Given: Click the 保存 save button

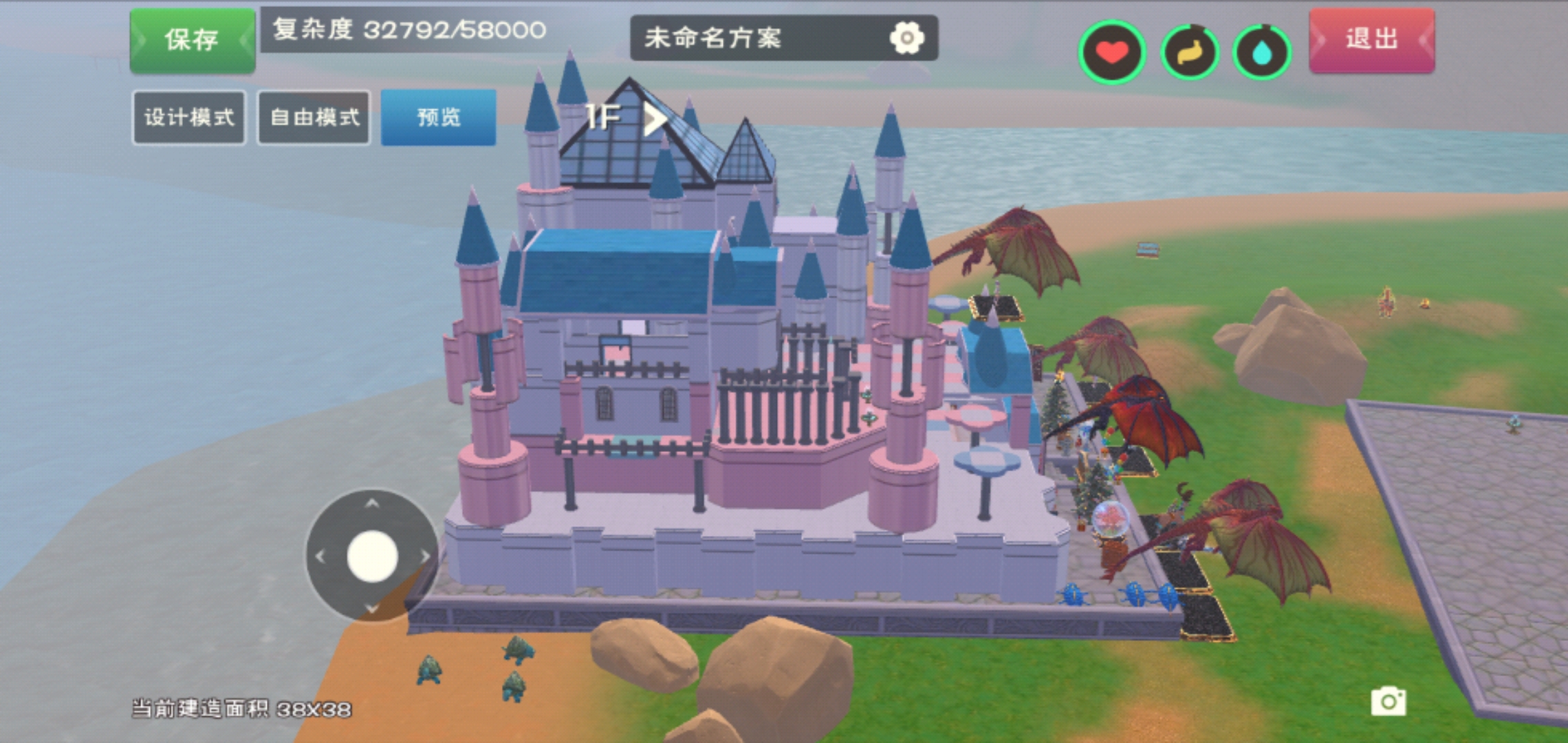Looking at the screenshot, I should click(x=190, y=37).
